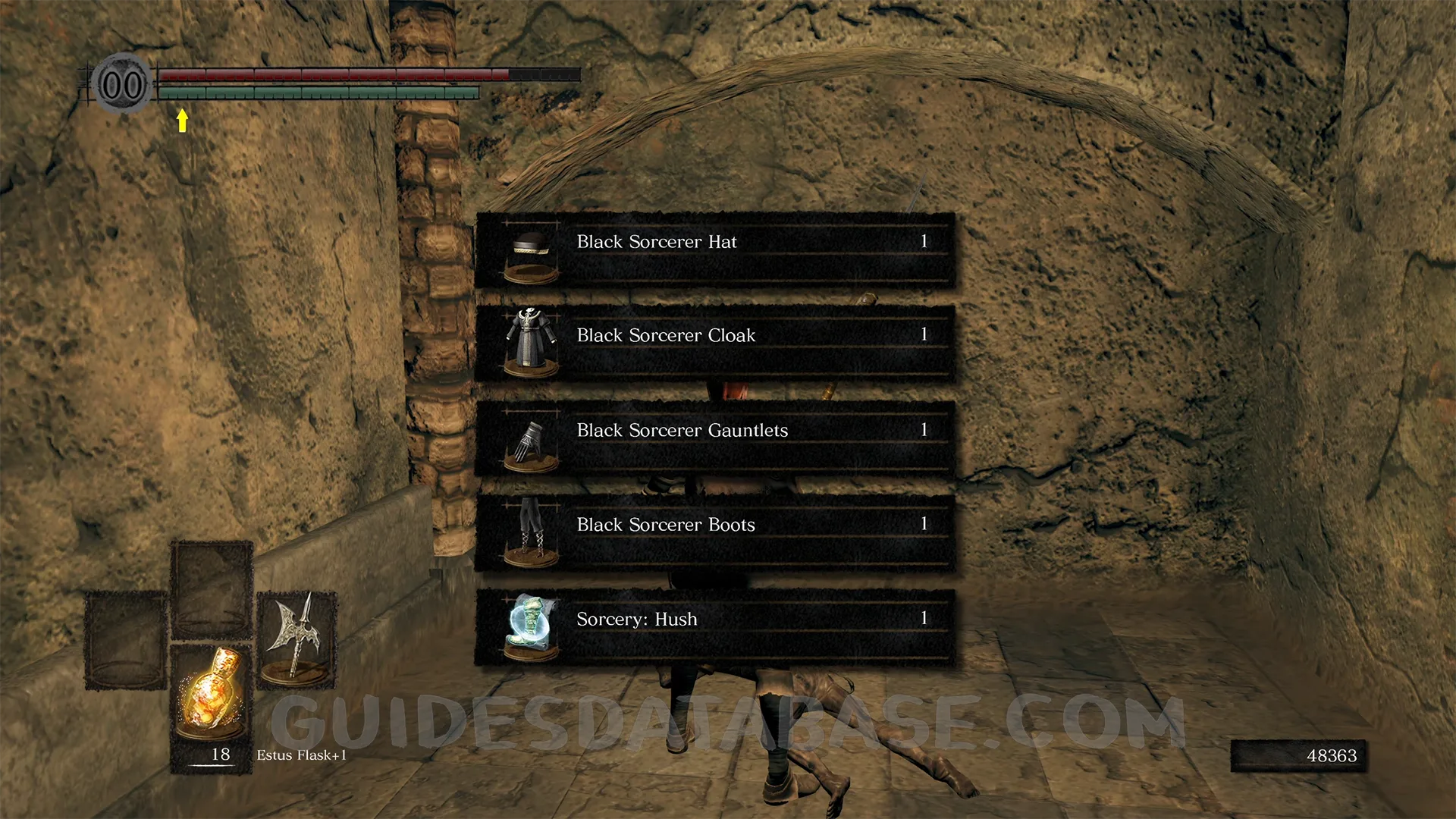Select the Black Sorcerer Hat row
1456x819 pixels.
pyautogui.click(x=714, y=250)
